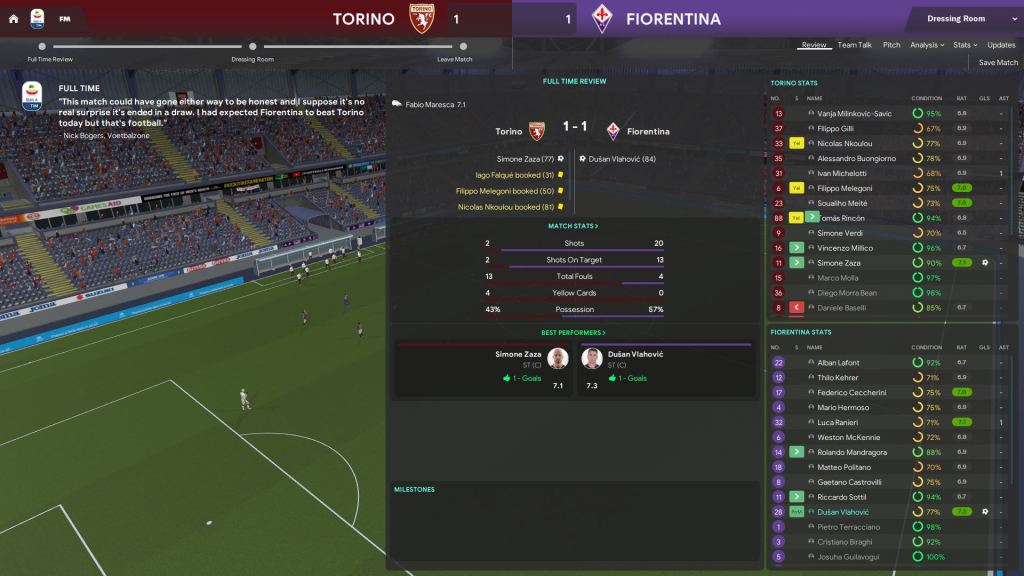The image size is (1024, 576).
Task: Select Dušan Vlahović's best performer card
Action: (665, 367)
